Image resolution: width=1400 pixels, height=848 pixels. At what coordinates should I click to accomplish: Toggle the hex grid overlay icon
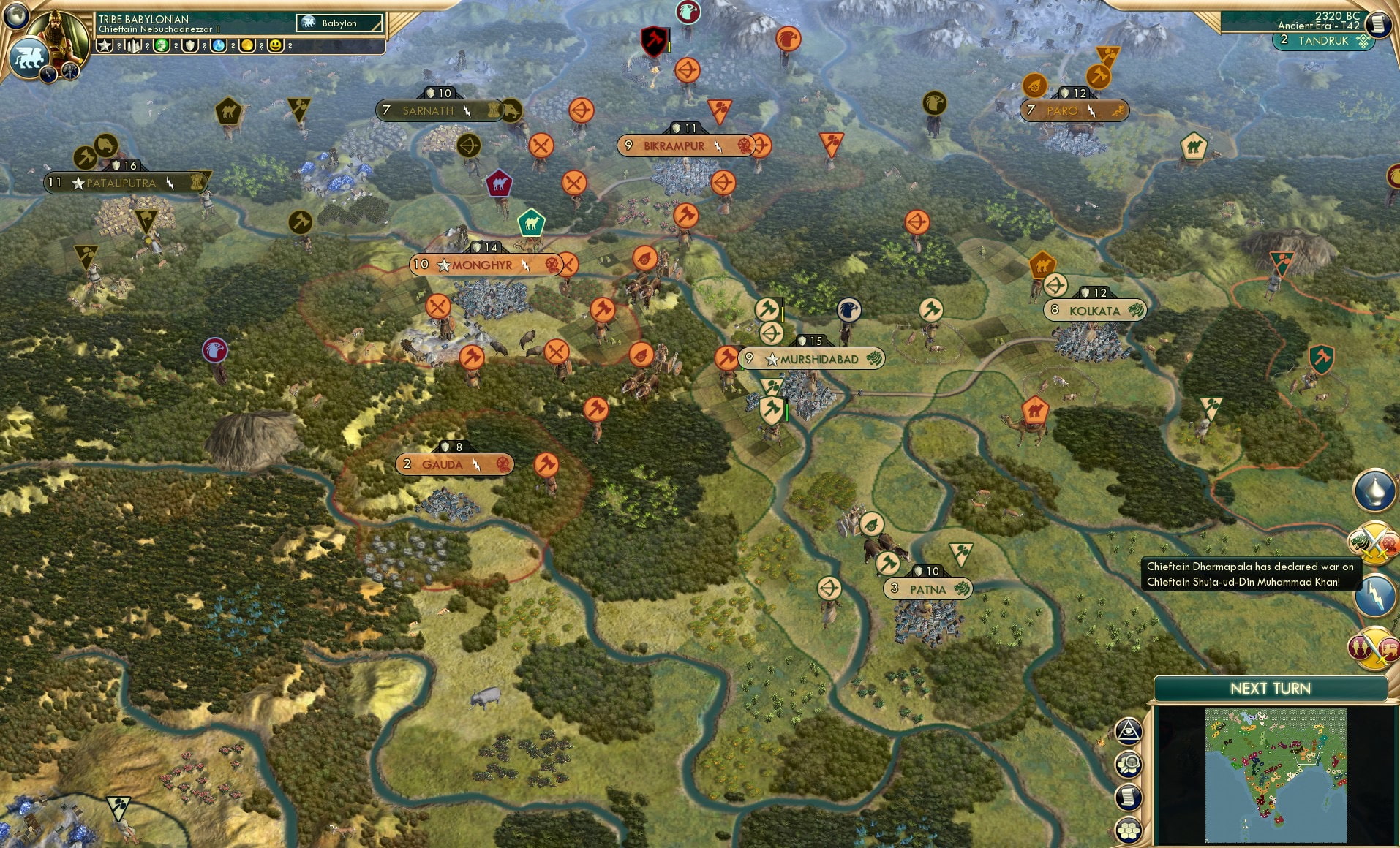(x=1128, y=828)
